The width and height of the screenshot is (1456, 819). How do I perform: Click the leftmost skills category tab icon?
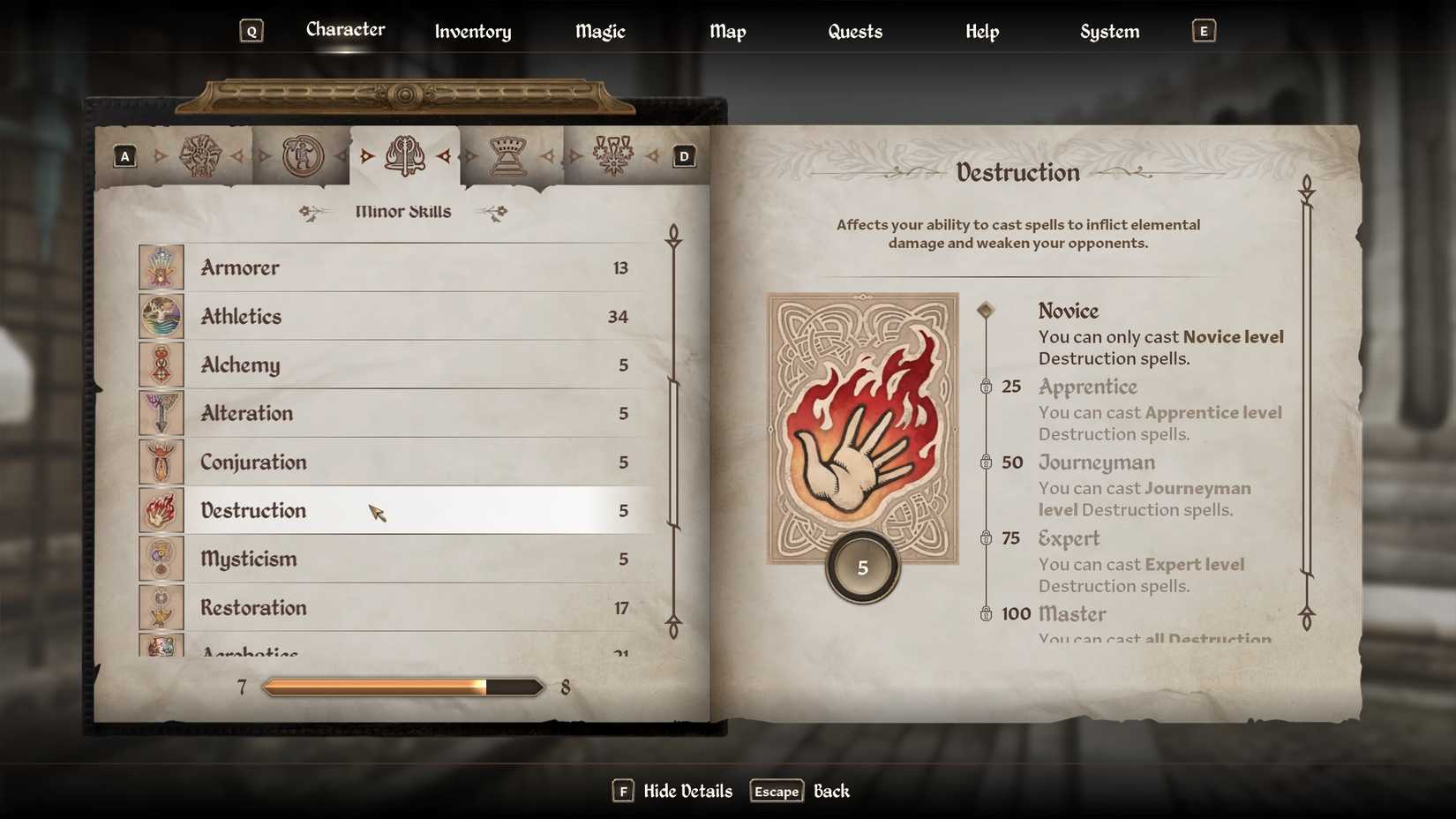(201, 154)
